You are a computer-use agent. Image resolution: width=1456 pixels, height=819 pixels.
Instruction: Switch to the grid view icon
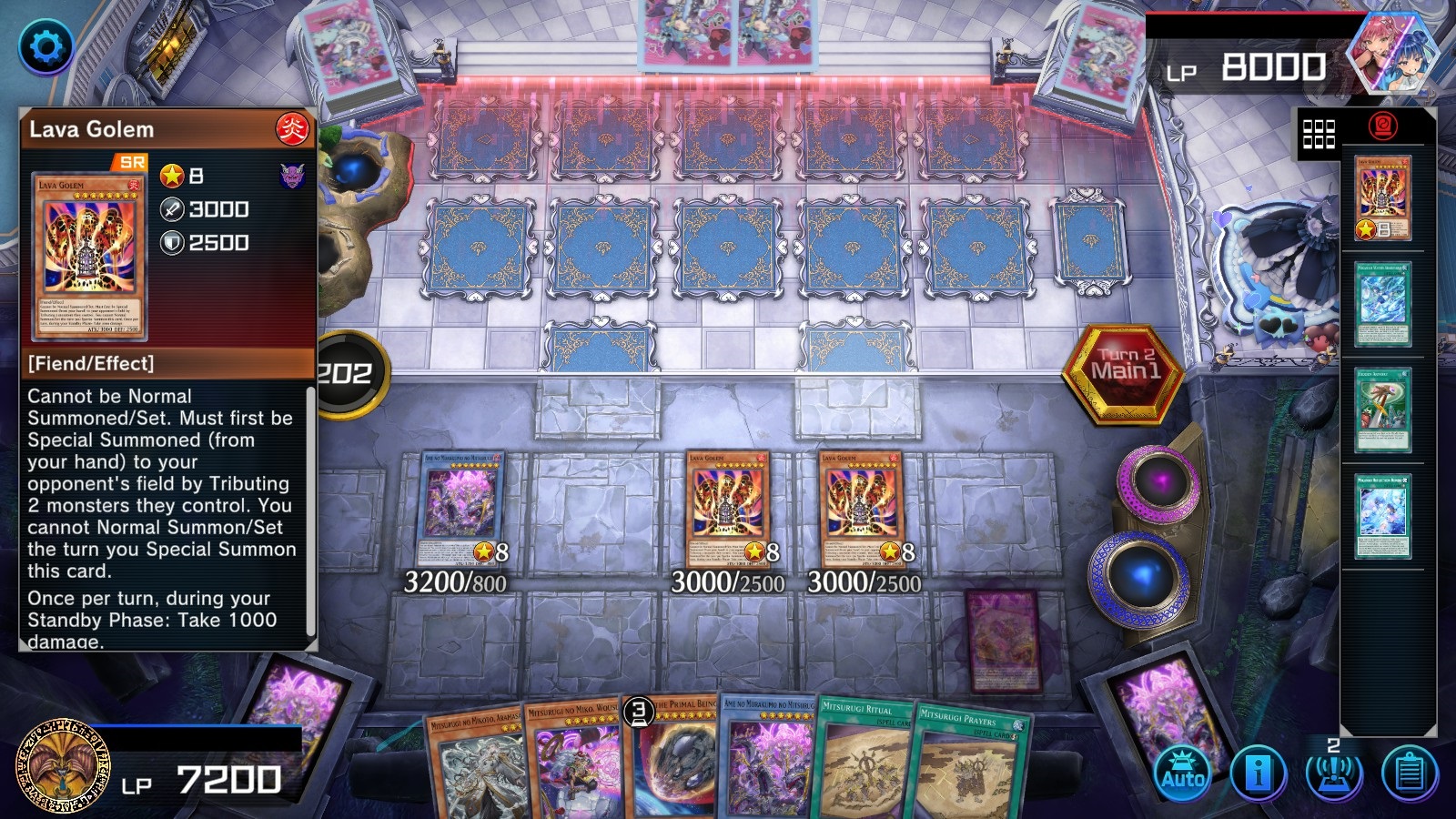[x=1319, y=134]
